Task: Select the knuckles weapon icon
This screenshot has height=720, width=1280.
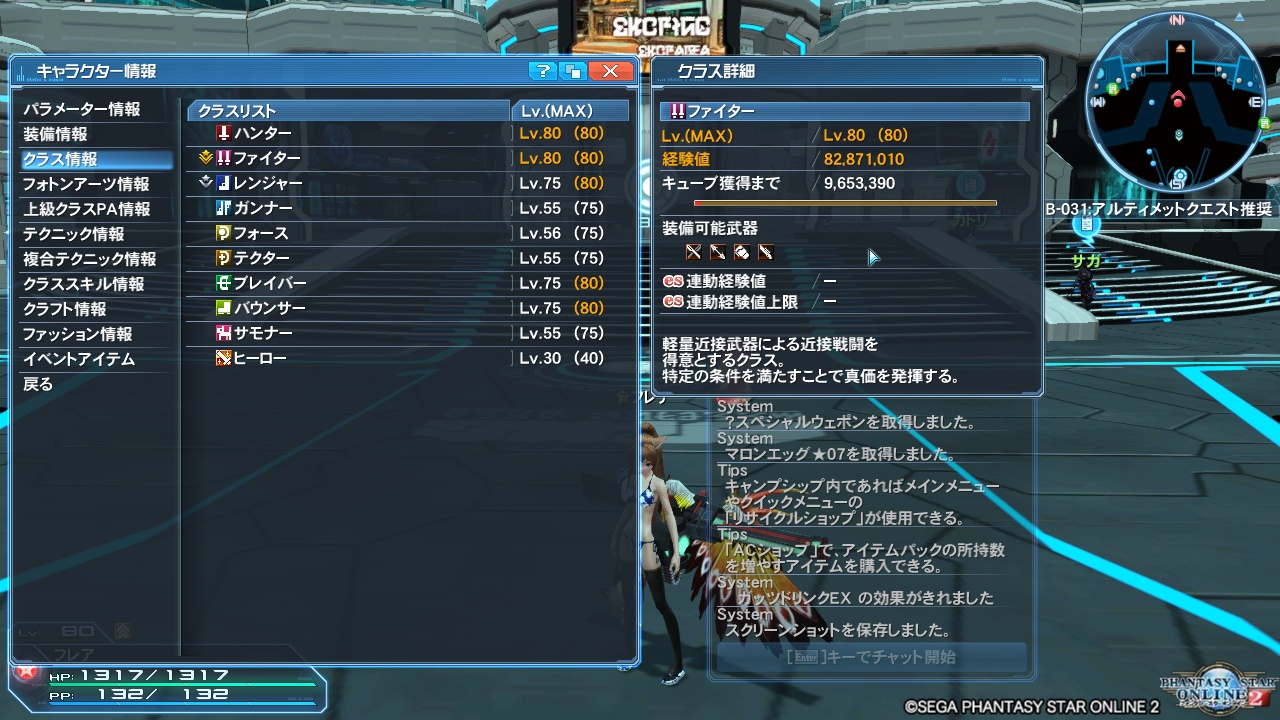Action: coord(741,252)
